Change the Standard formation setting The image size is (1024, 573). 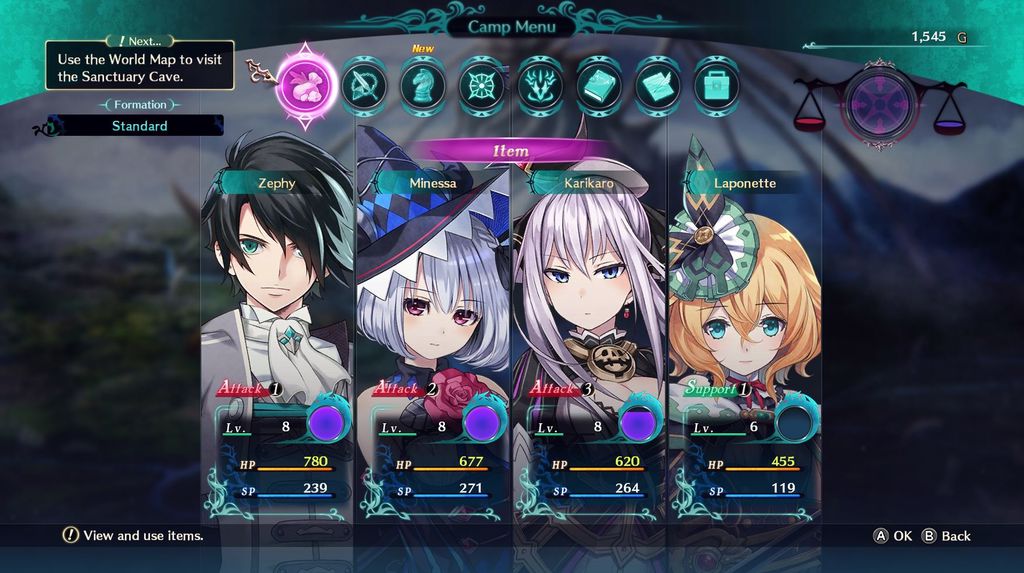click(x=140, y=126)
